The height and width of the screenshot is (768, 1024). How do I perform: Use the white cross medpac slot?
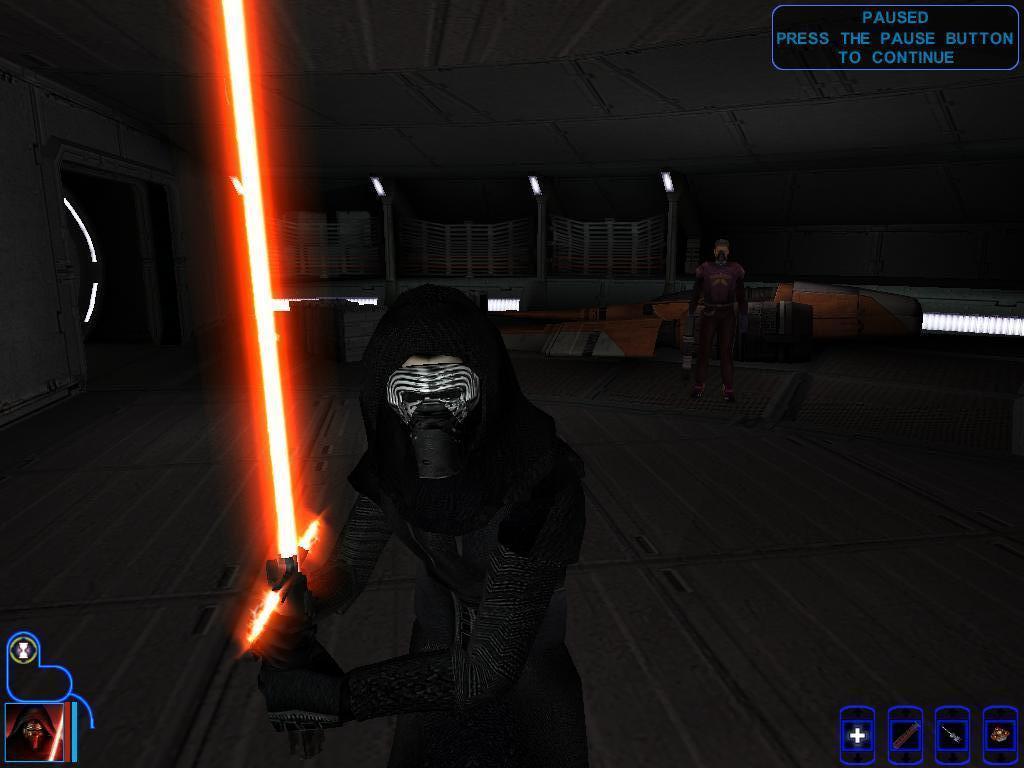coord(857,736)
